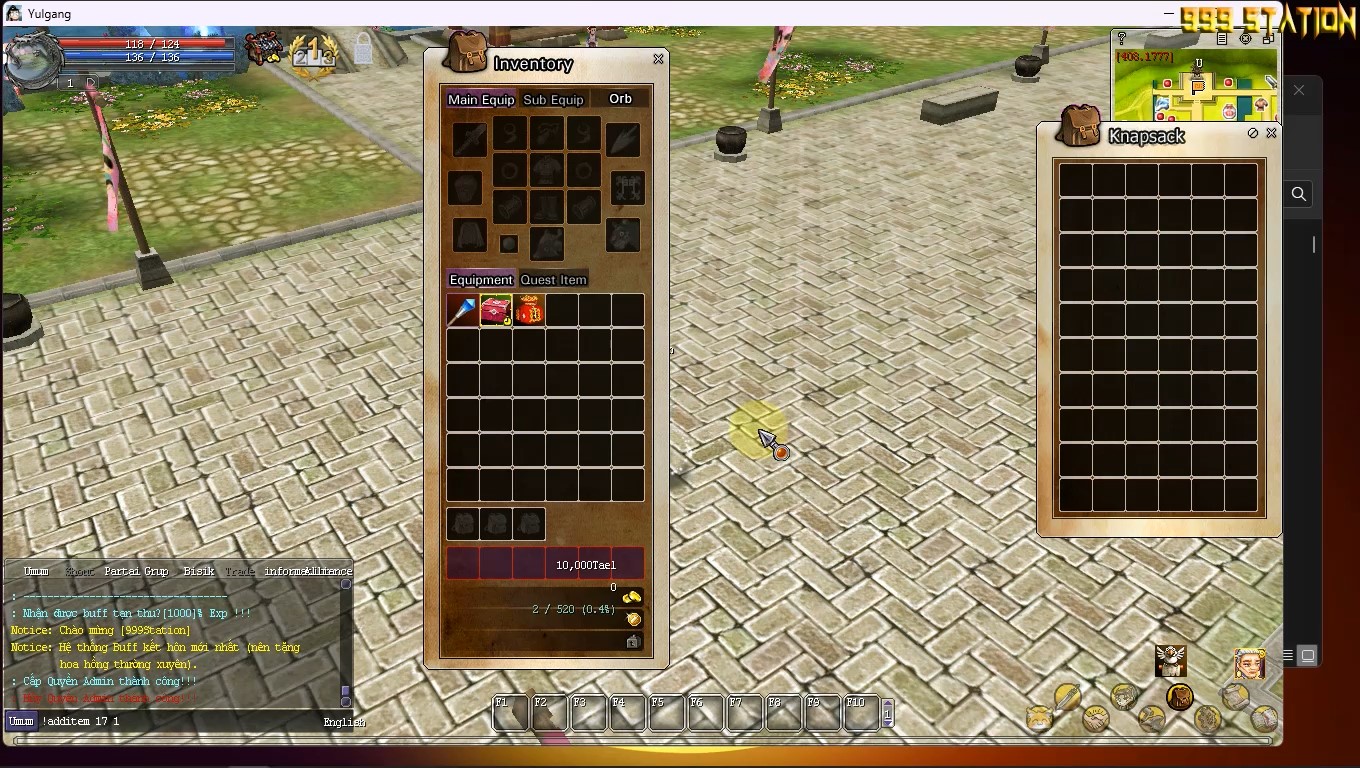Select the Main Equip tab
Viewport: 1360px width, 768px height.
[x=481, y=100]
